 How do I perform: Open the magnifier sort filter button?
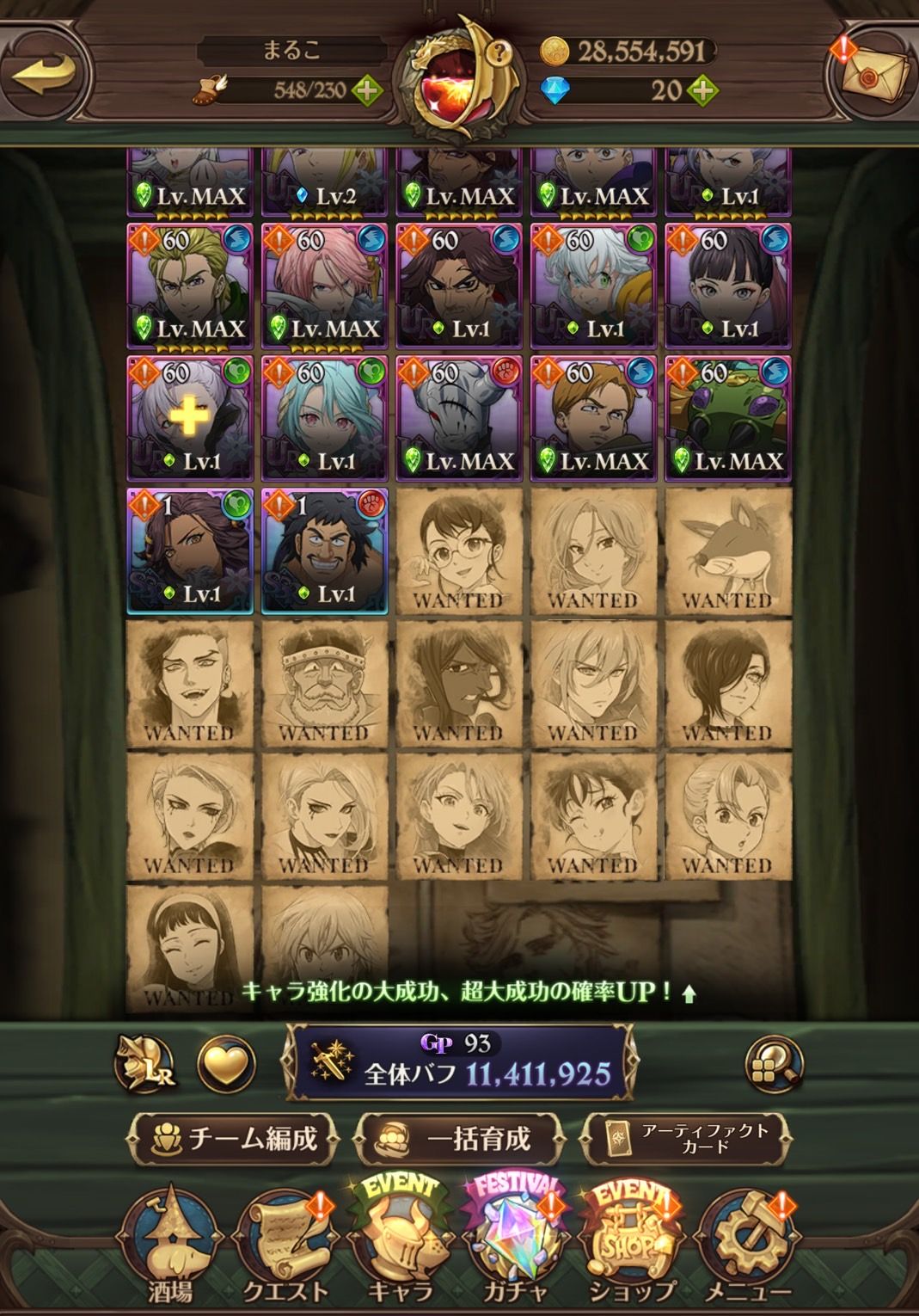coord(774,1065)
